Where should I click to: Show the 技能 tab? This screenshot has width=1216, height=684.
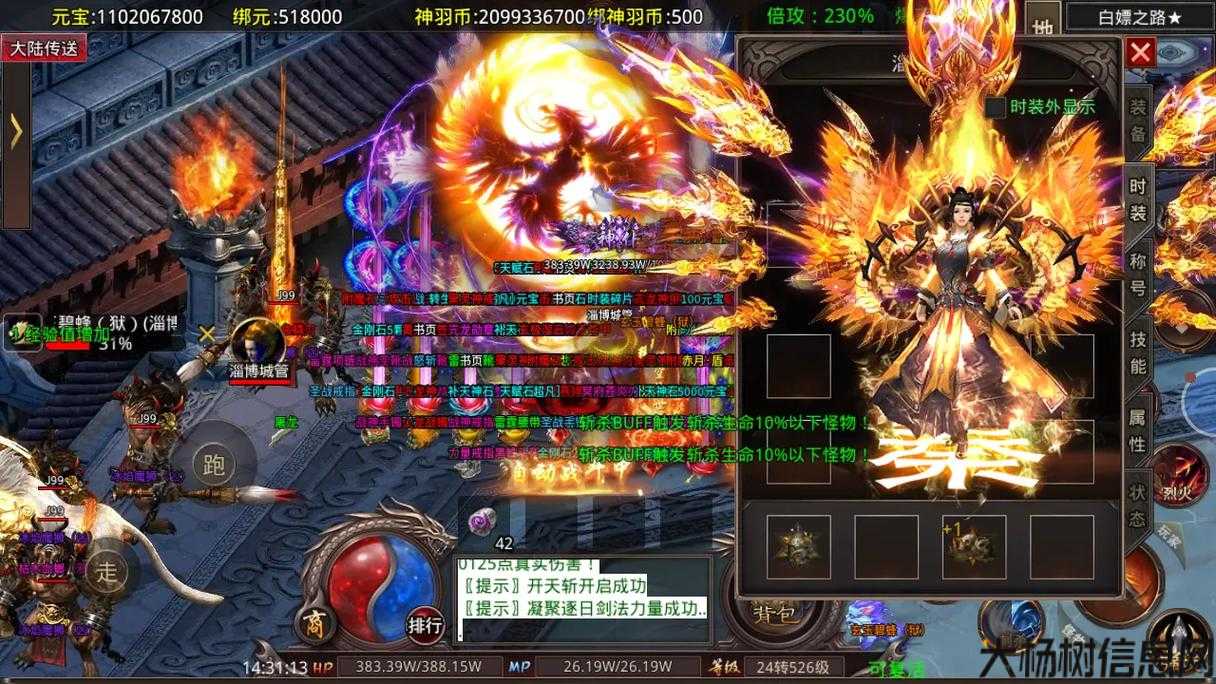(1138, 351)
